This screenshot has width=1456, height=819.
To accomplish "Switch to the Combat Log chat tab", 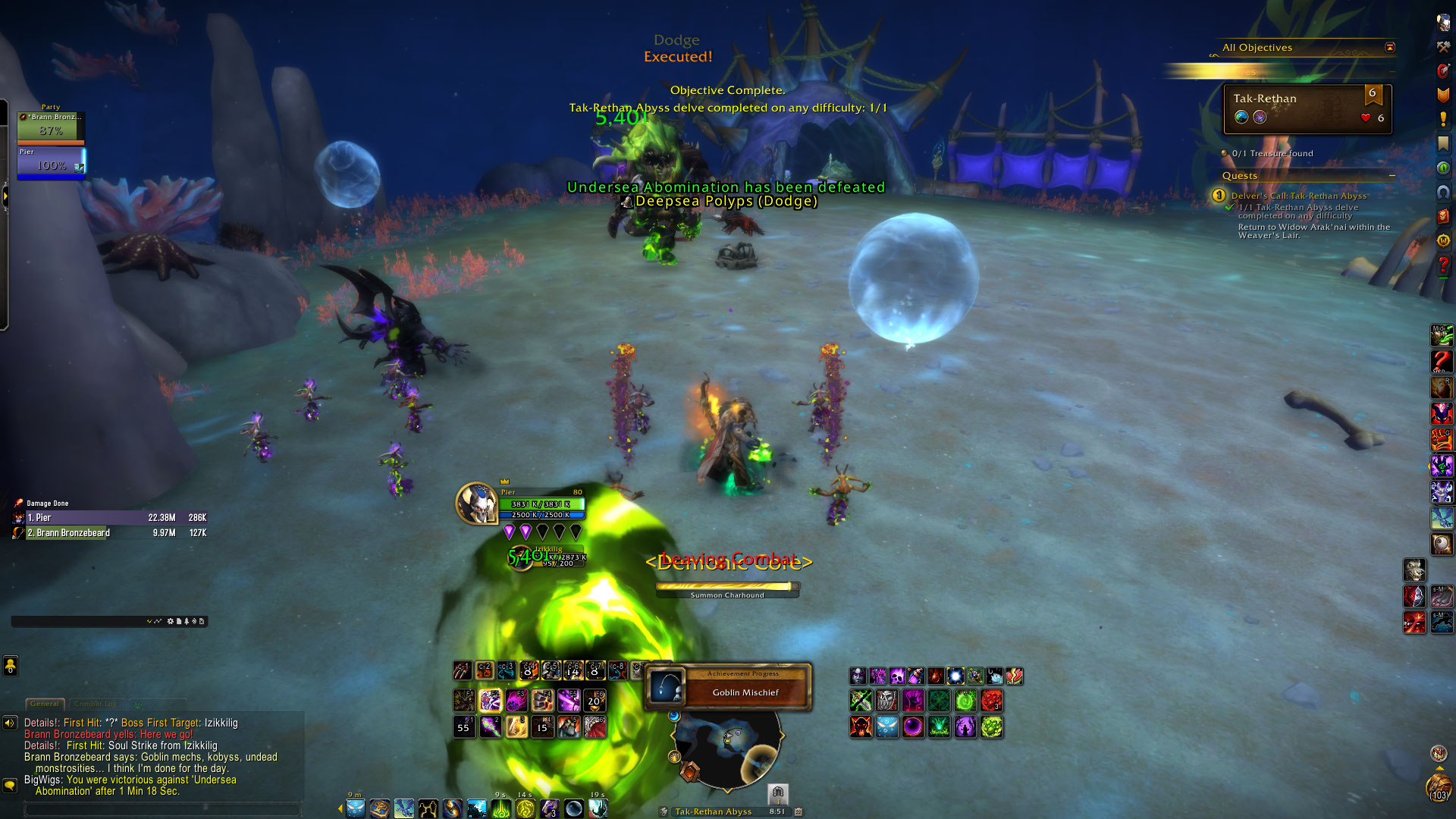I will click(x=96, y=704).
